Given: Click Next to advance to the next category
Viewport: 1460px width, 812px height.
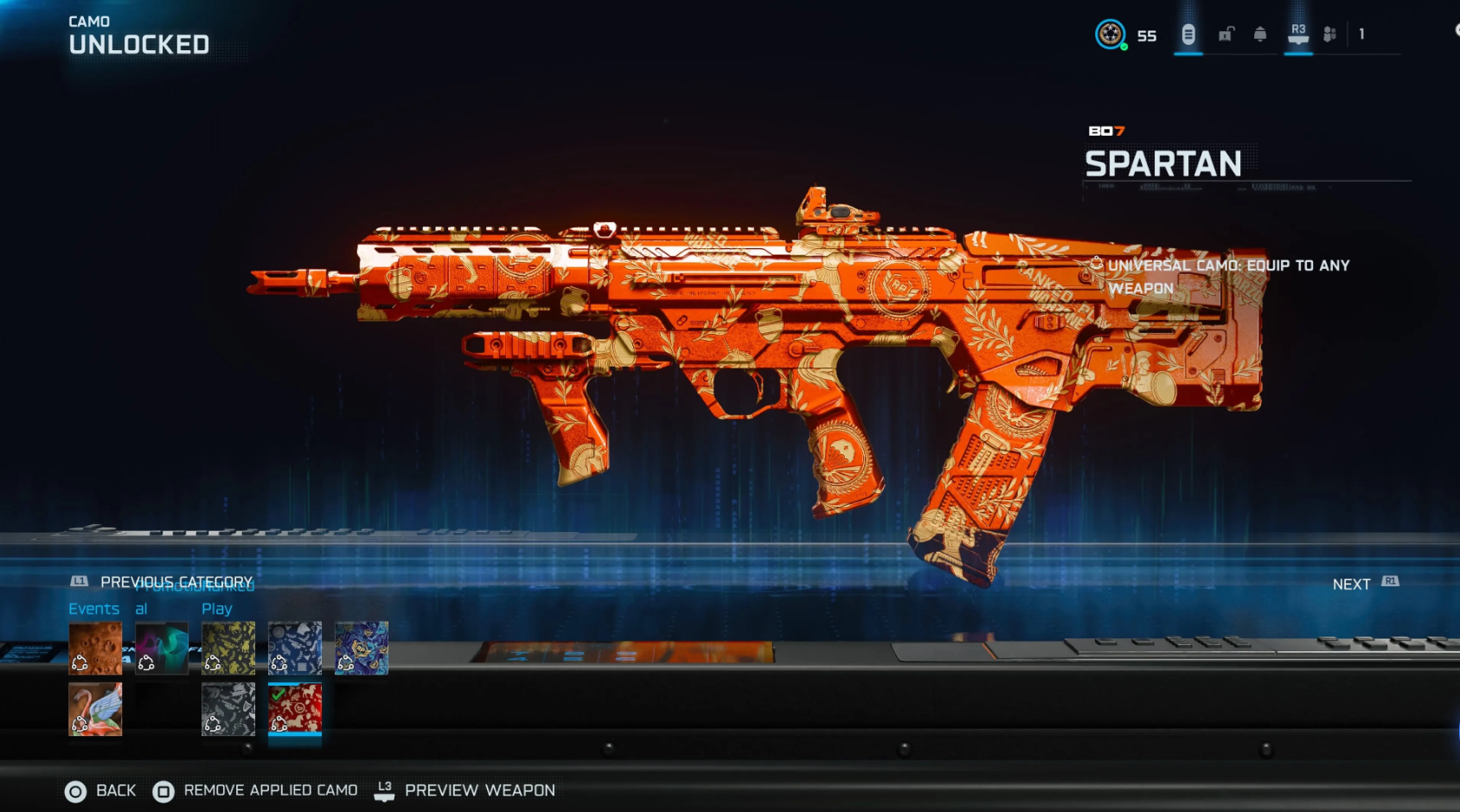Looking at the screenshot, I should [1349, 584].
